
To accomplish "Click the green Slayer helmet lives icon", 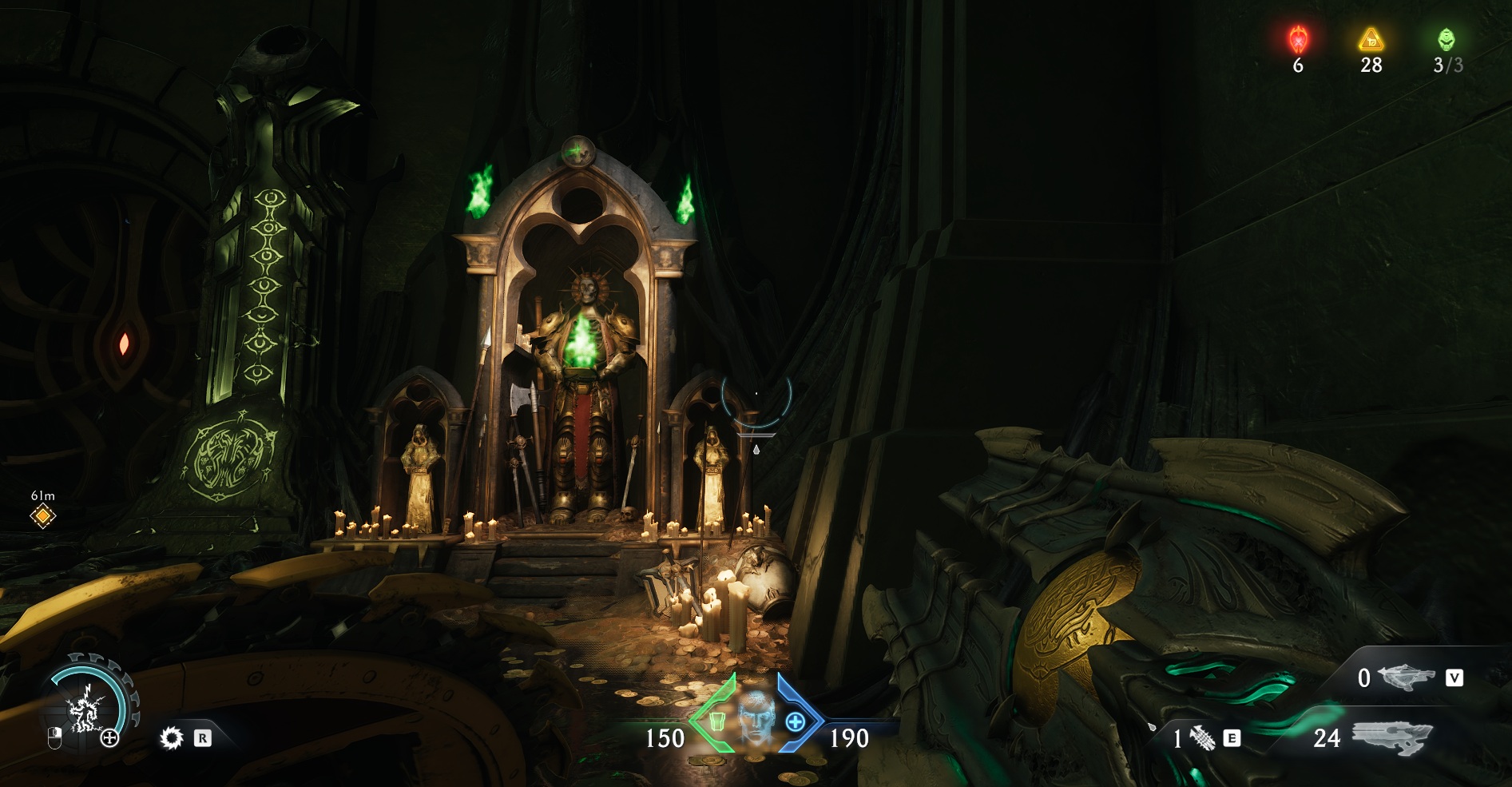I will click(1447, 39).
